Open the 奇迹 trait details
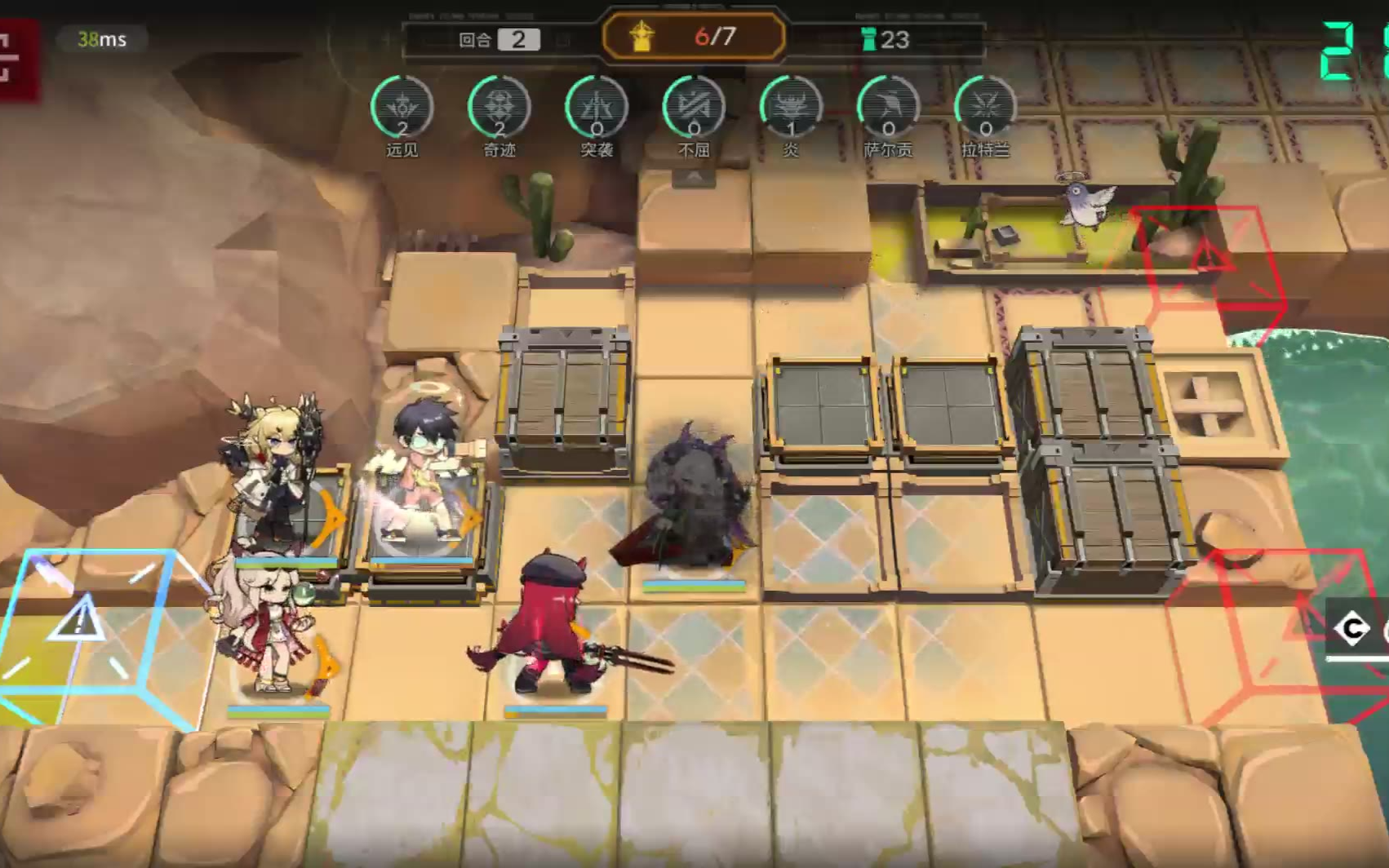This screenshot has height=868, width=1389. pyautogui.click(x=499, y=108)
